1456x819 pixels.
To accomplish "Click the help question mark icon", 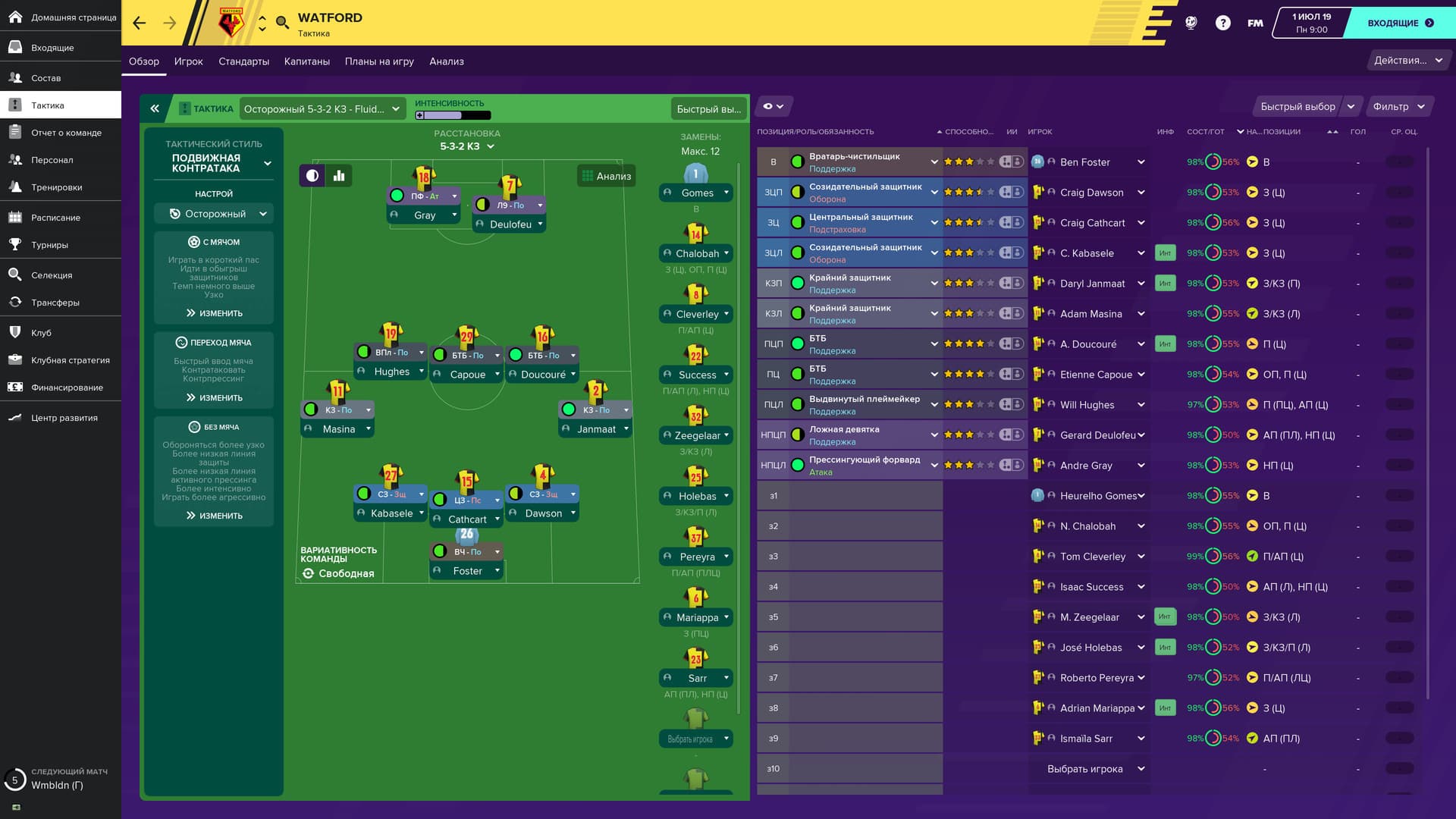I will (x=1222, y=22).
